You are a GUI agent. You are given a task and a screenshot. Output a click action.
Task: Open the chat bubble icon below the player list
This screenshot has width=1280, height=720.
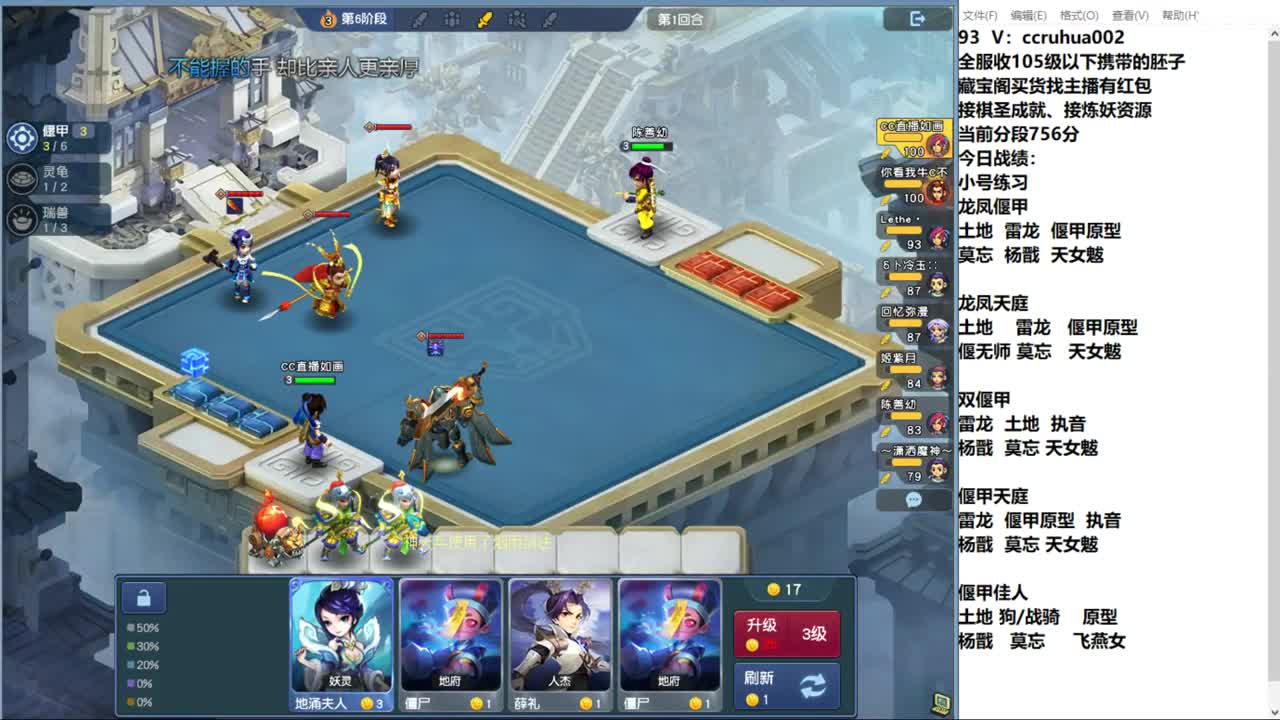coord(911,499)
